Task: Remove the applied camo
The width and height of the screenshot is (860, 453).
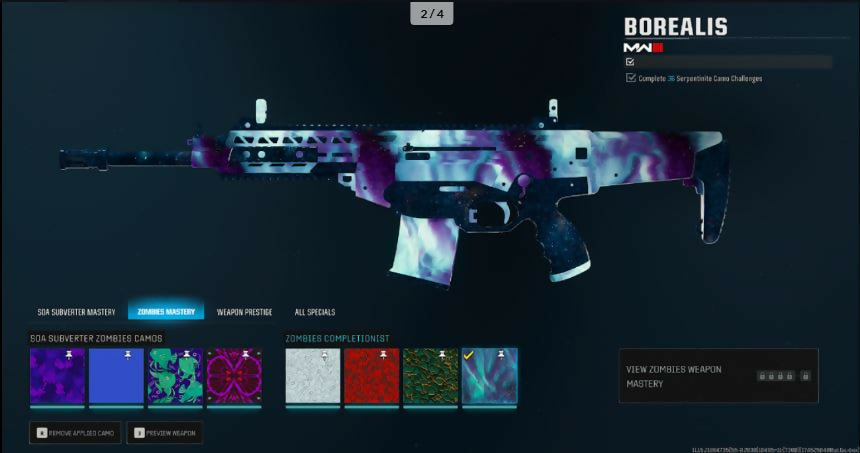Action: (x=76, y=433)
